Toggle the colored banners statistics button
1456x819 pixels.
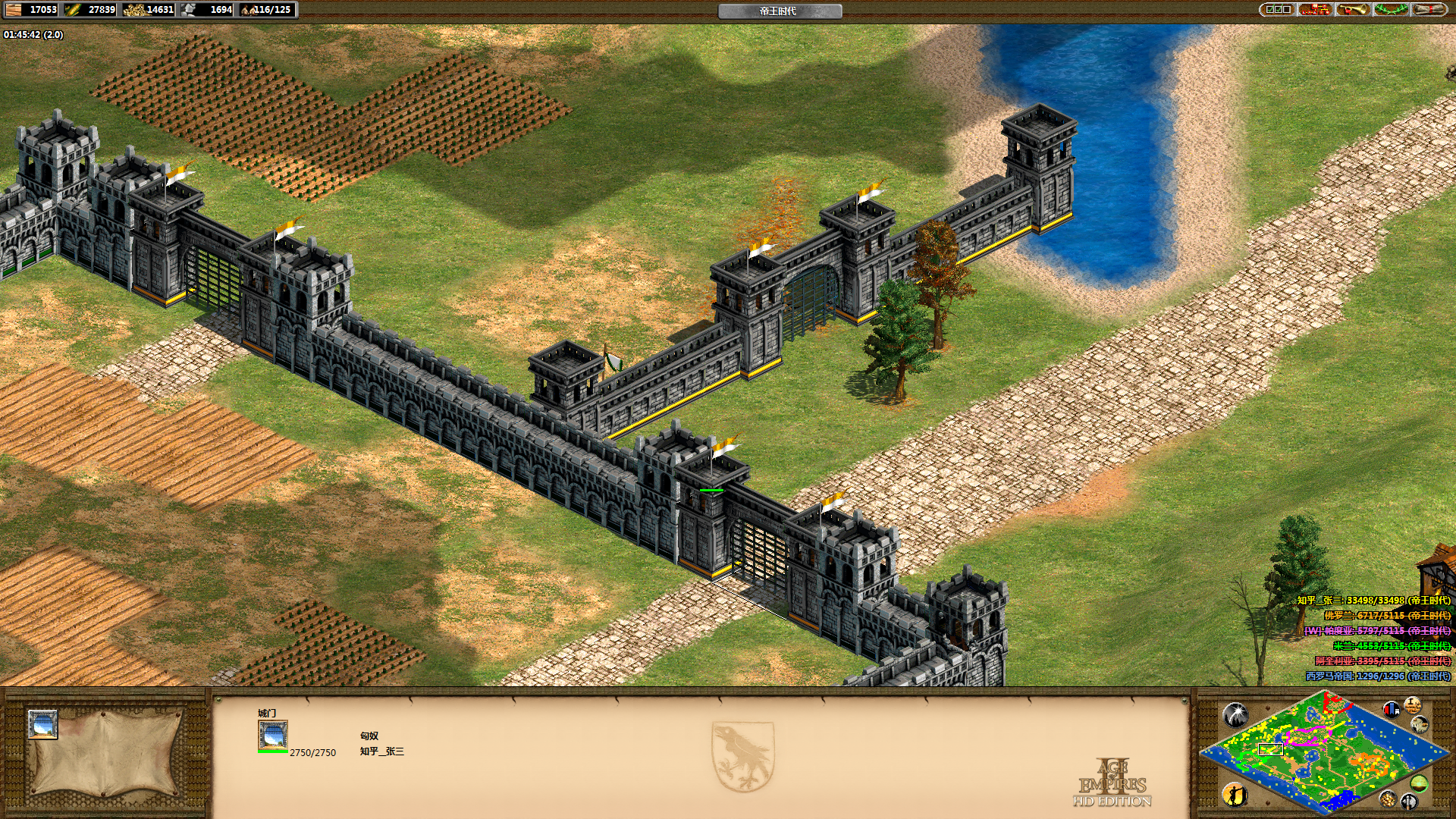[1392, 709]
